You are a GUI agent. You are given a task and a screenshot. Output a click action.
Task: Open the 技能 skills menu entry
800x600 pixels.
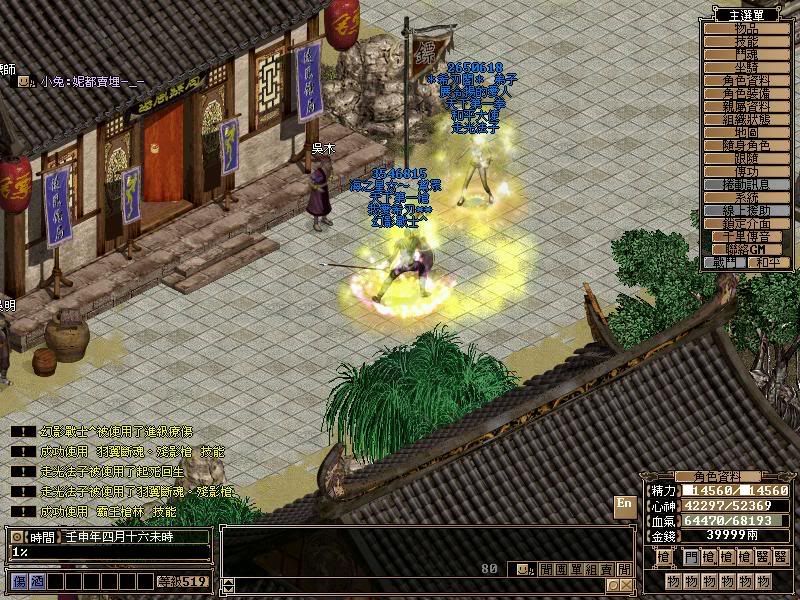(746, 41)
